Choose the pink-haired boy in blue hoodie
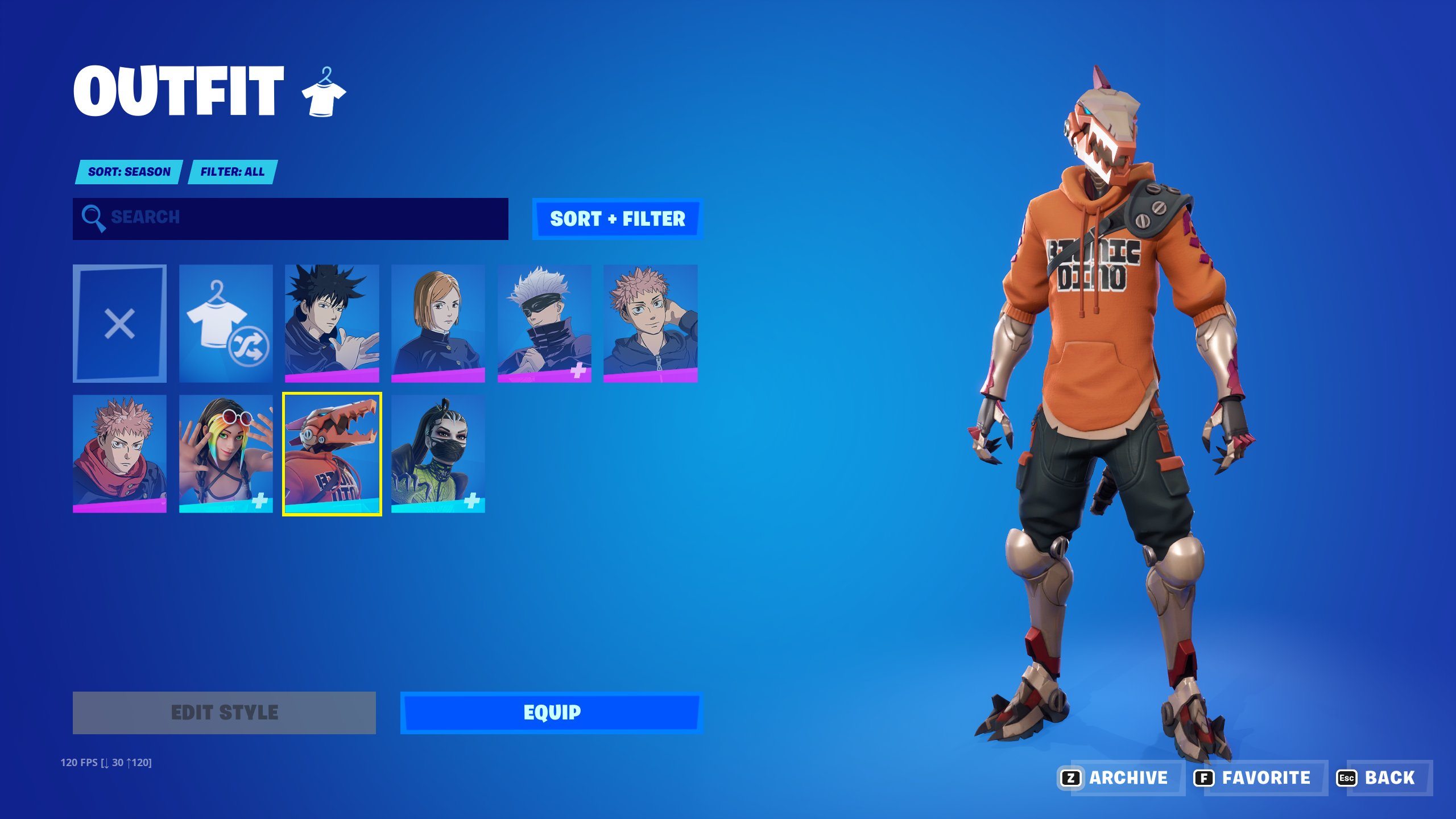The width and height of the screenshot is (1456, 819). [x=650, y=323]
